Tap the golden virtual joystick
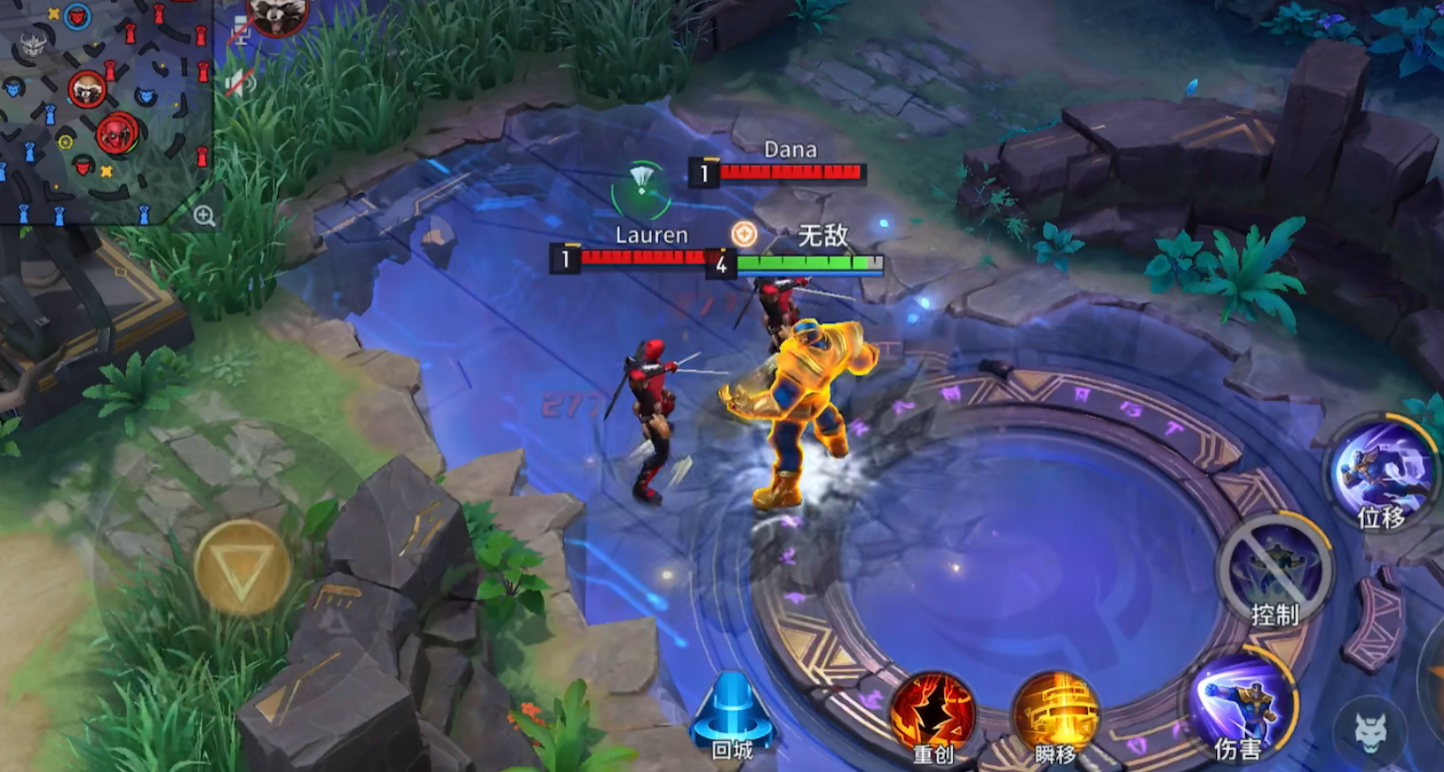1444x772 pixels. tap(242, 567)
